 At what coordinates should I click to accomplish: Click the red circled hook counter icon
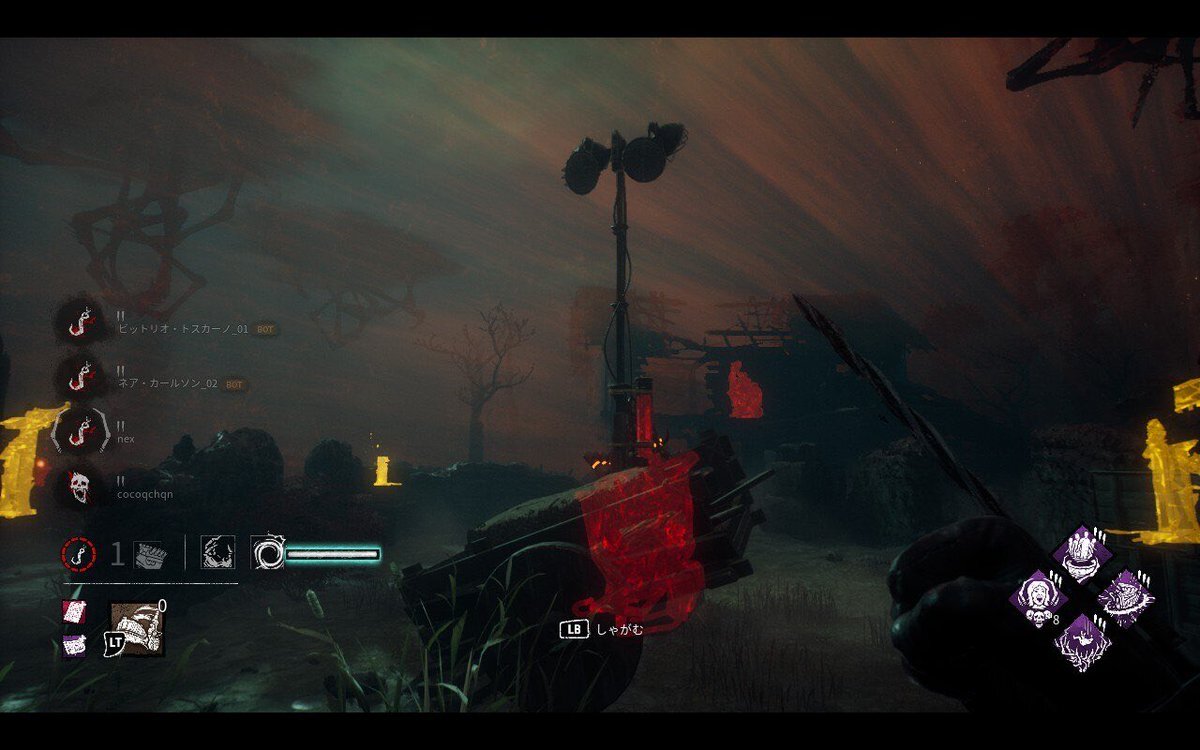pyautogui.click(x=78, y=553)
